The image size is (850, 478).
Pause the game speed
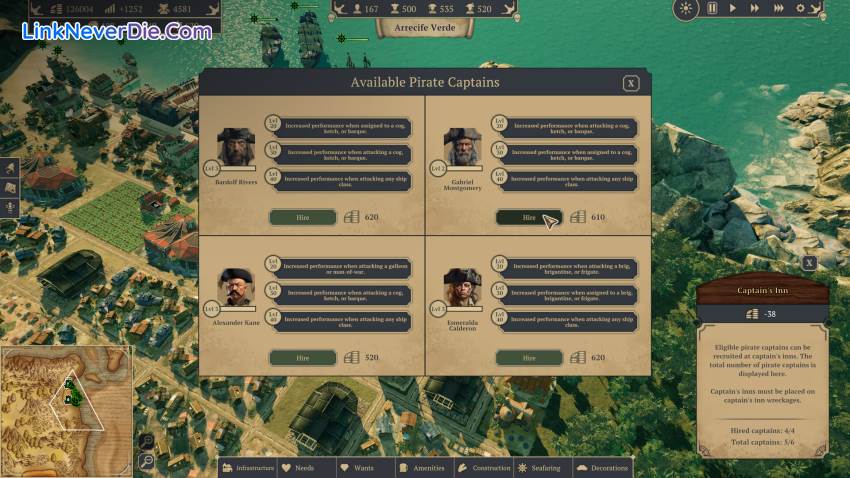pyautogui.click(x=712, y=8)
